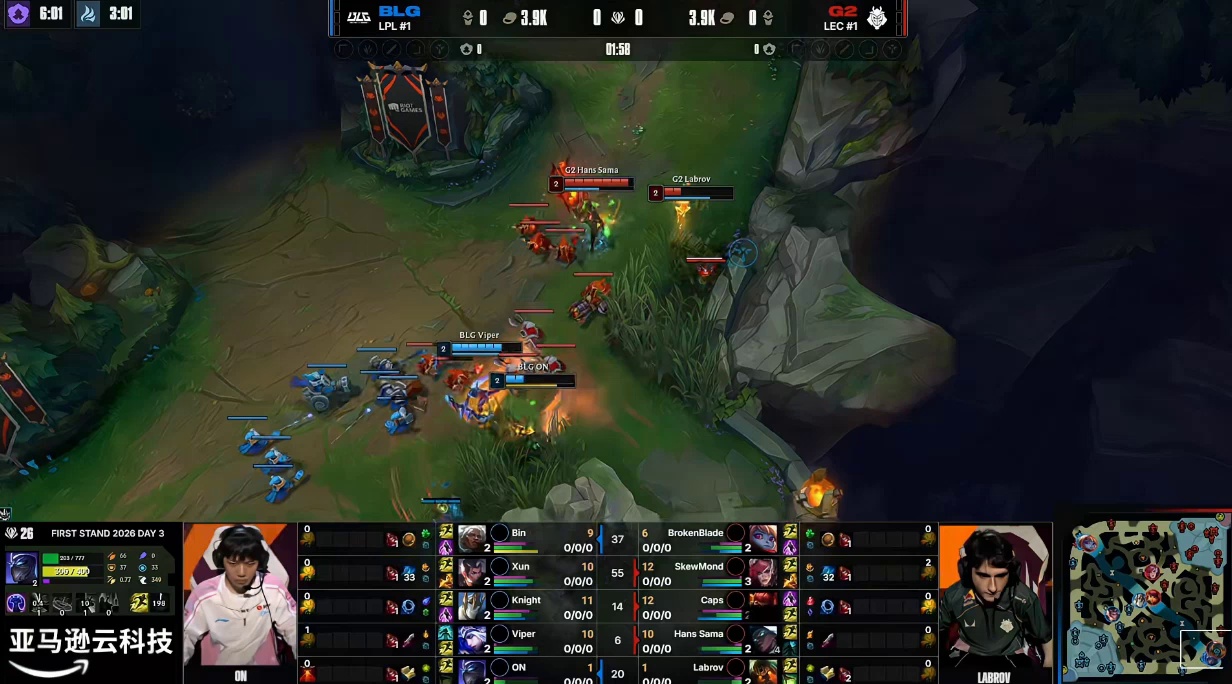Select the blue objective timer icon
The image size is (1232, 684).
click(x=89, y=15)
